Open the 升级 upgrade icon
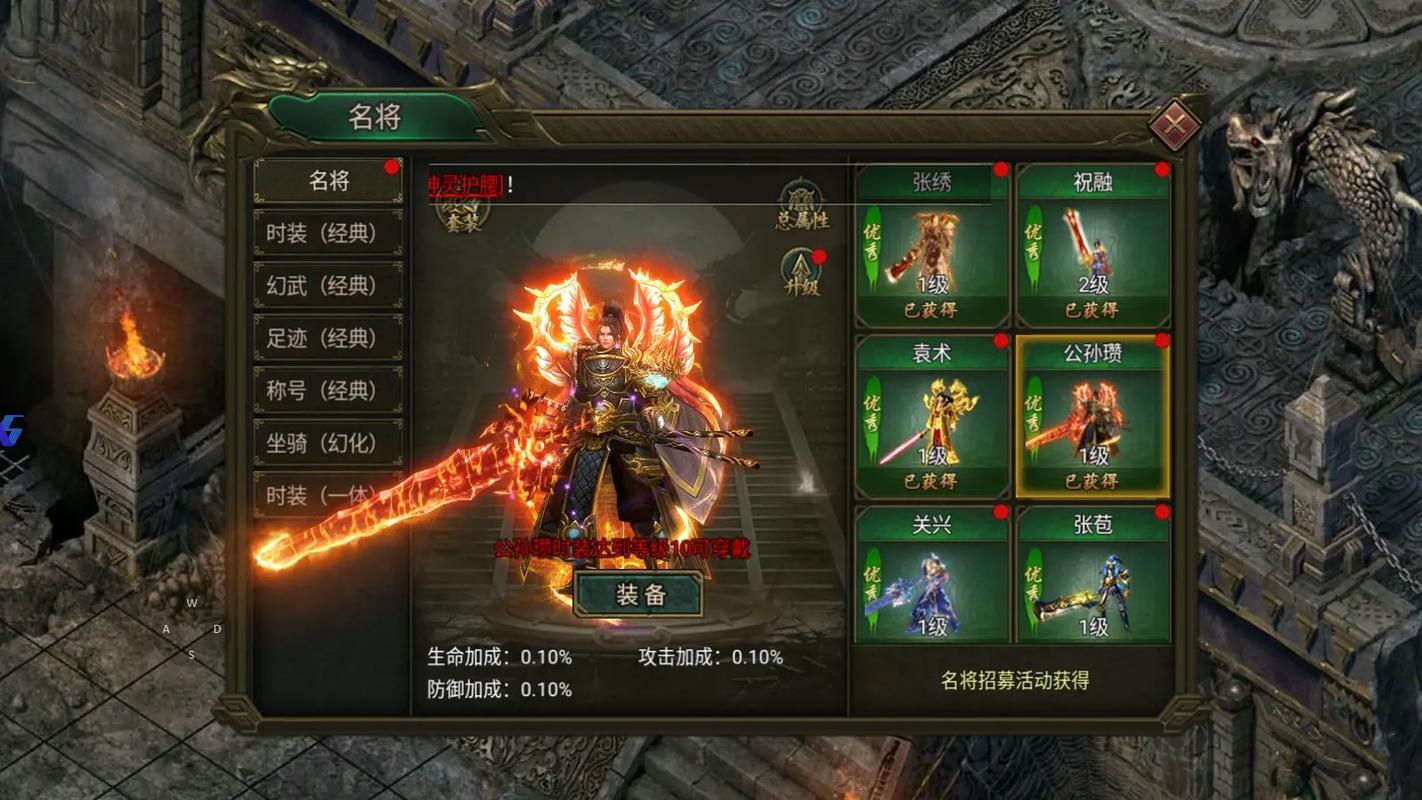This screenshot has height=800, width=1422. coord(800,271)
